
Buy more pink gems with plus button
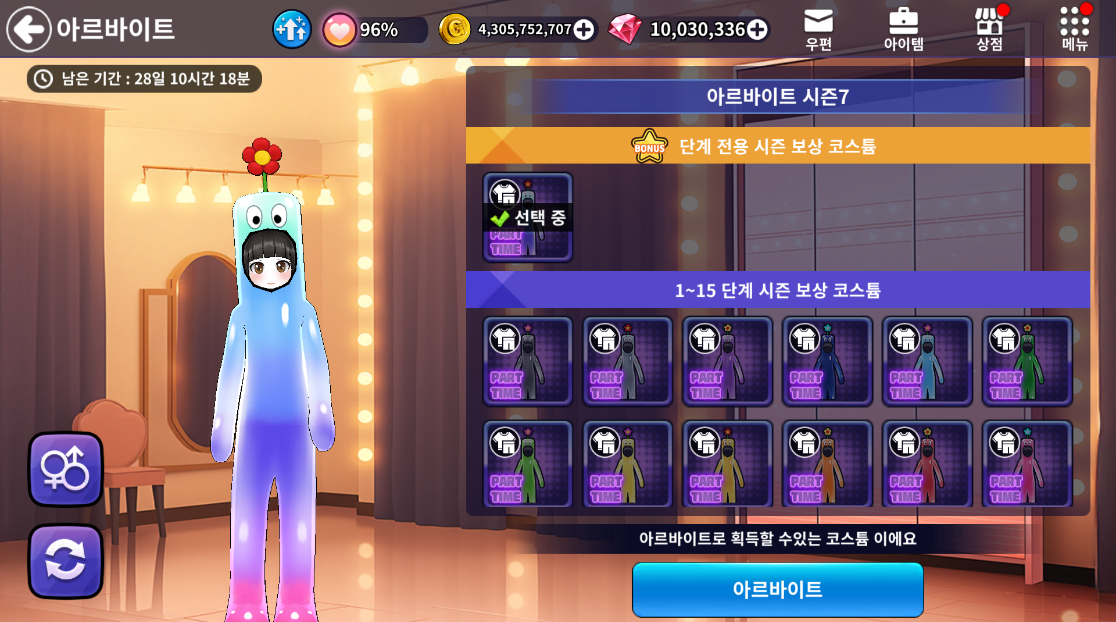point(757,30)
